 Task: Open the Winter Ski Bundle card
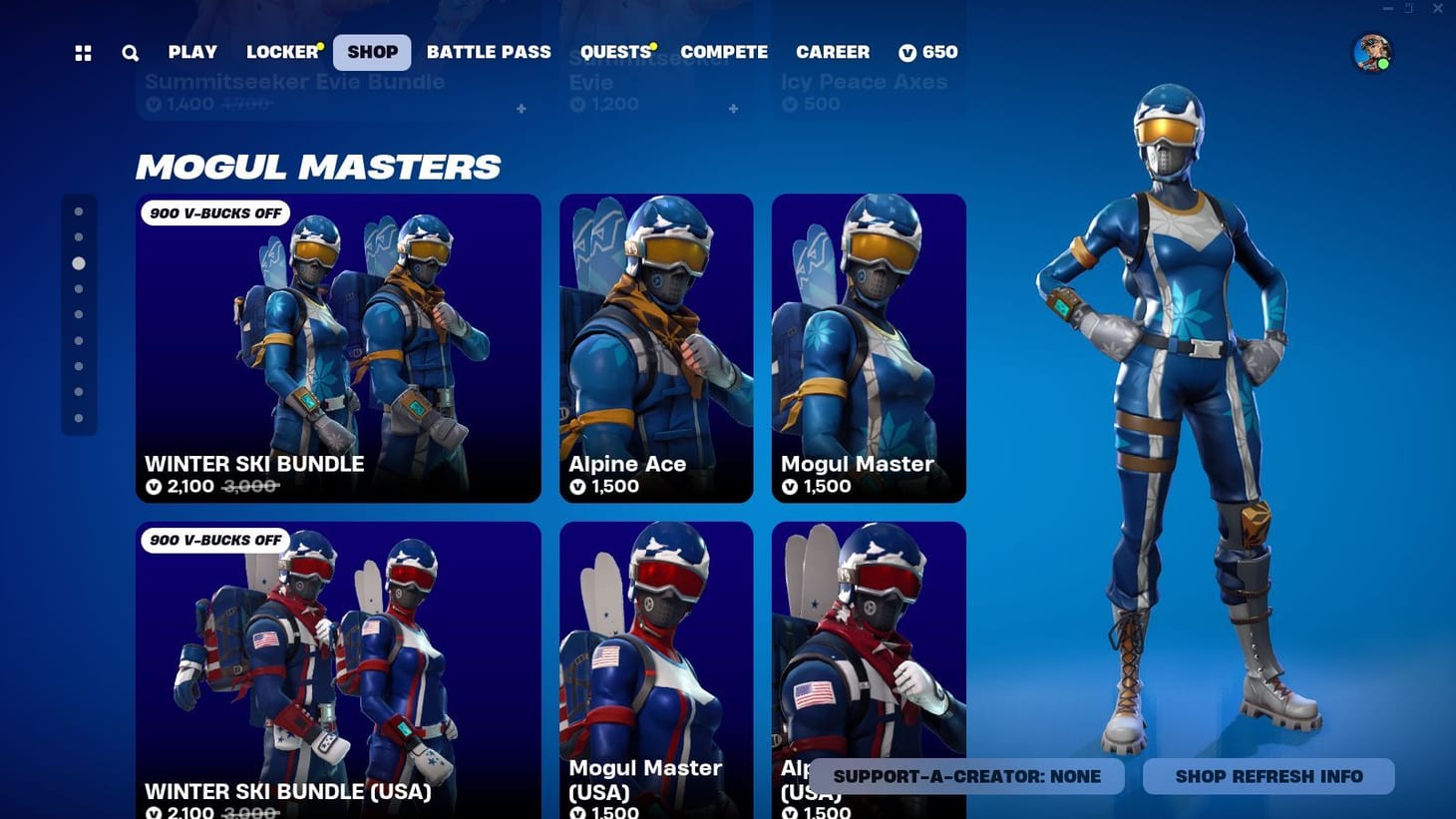338,347
